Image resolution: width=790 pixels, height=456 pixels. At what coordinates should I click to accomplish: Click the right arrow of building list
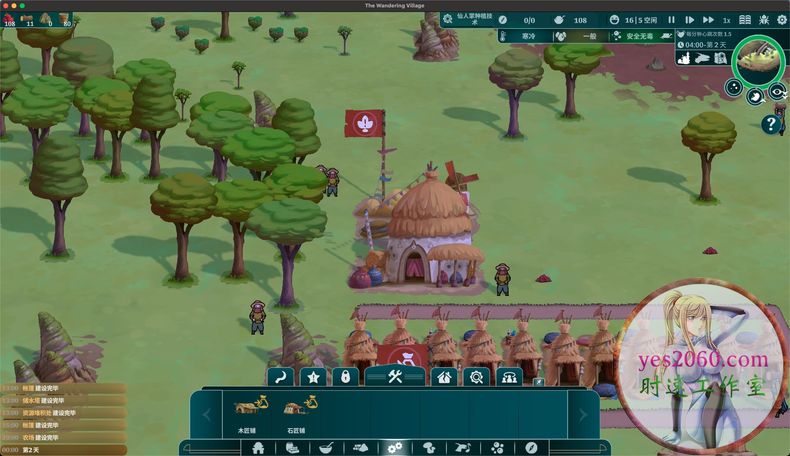(x=583, y=411)
